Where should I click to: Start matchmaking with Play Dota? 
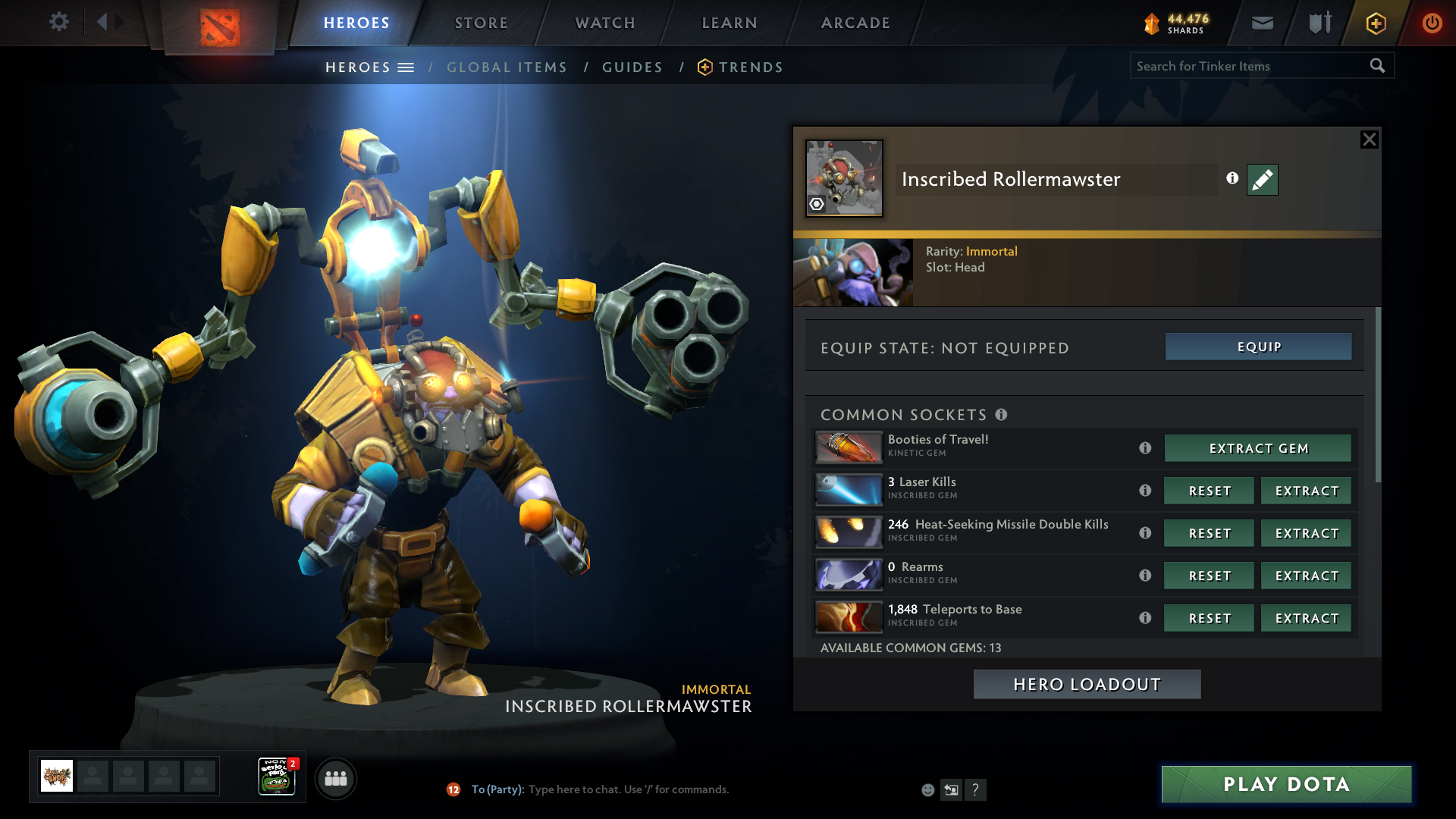(x=1286, y=784)
